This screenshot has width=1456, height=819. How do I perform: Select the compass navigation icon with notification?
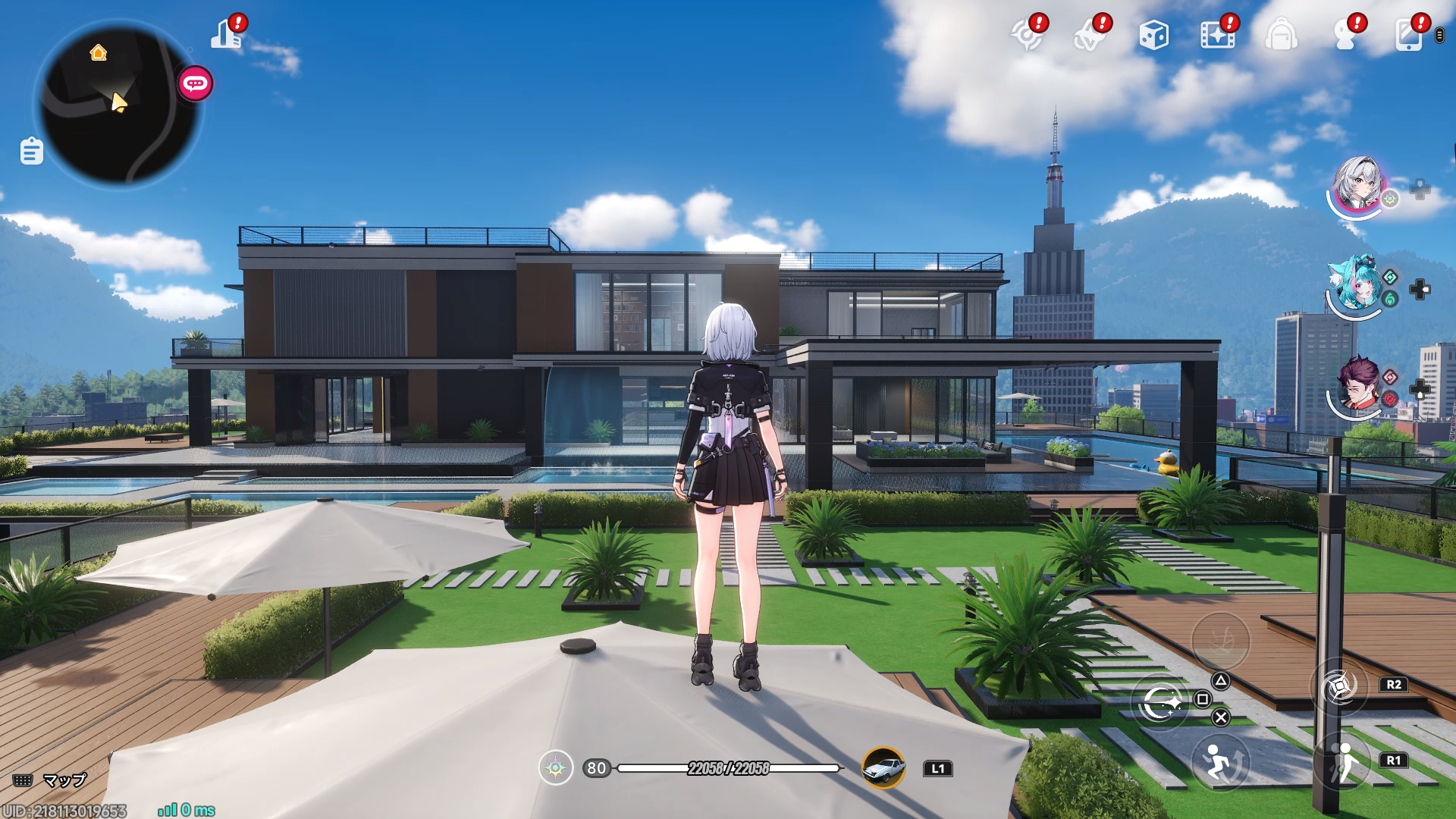(1029, 35)
